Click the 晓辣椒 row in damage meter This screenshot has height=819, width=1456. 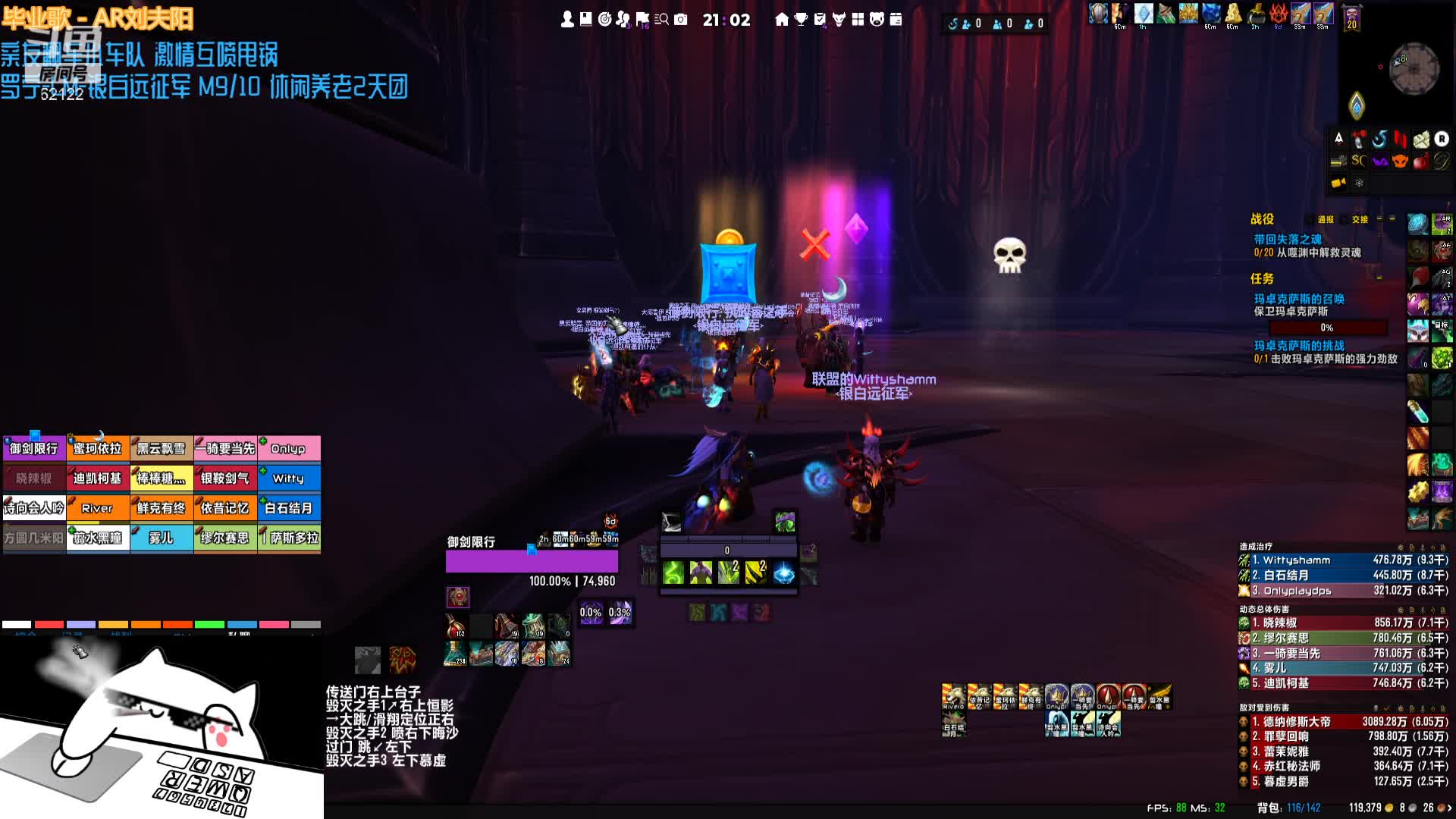1342,623
